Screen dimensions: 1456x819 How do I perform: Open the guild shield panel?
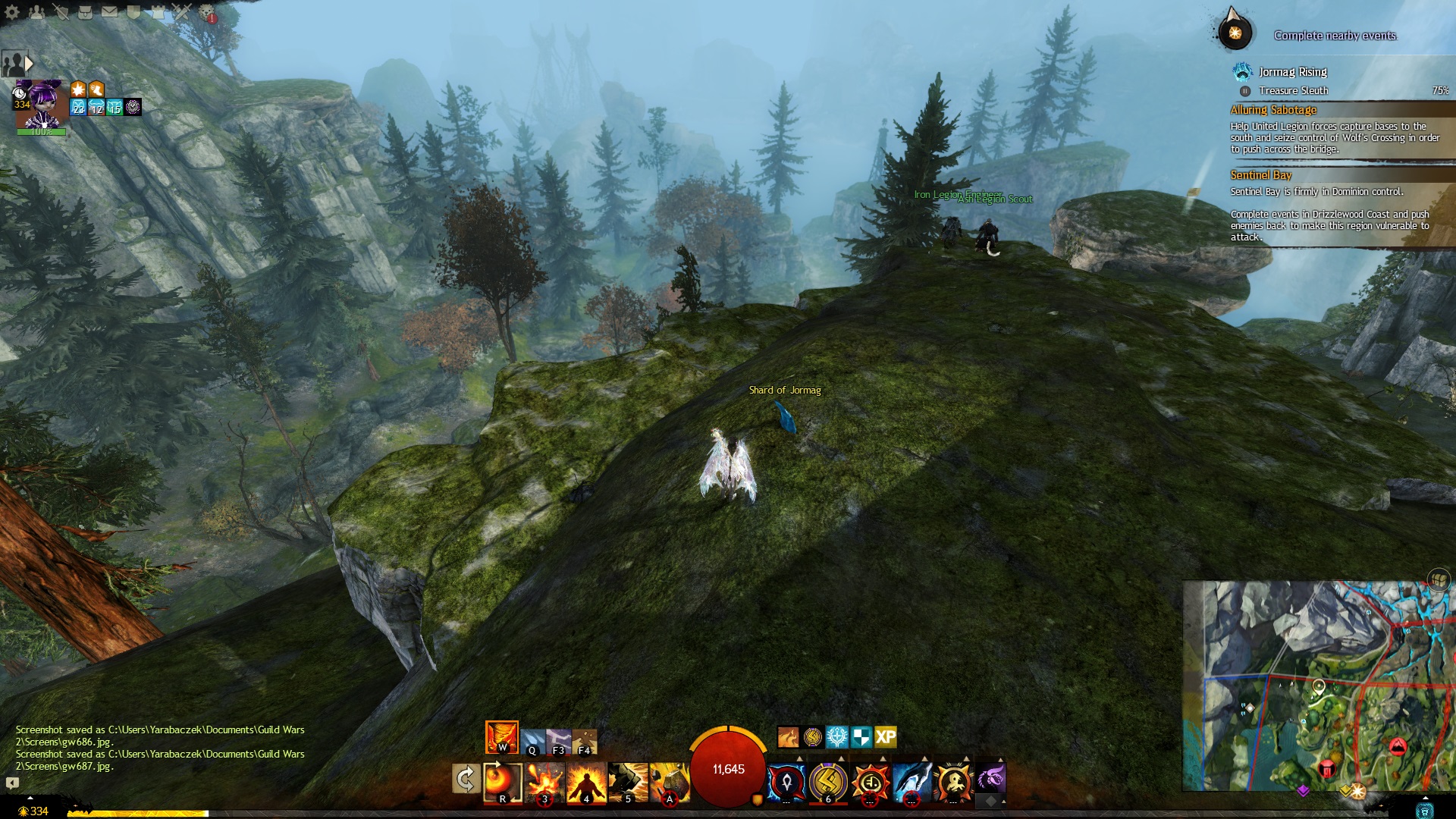coord(133,12)
